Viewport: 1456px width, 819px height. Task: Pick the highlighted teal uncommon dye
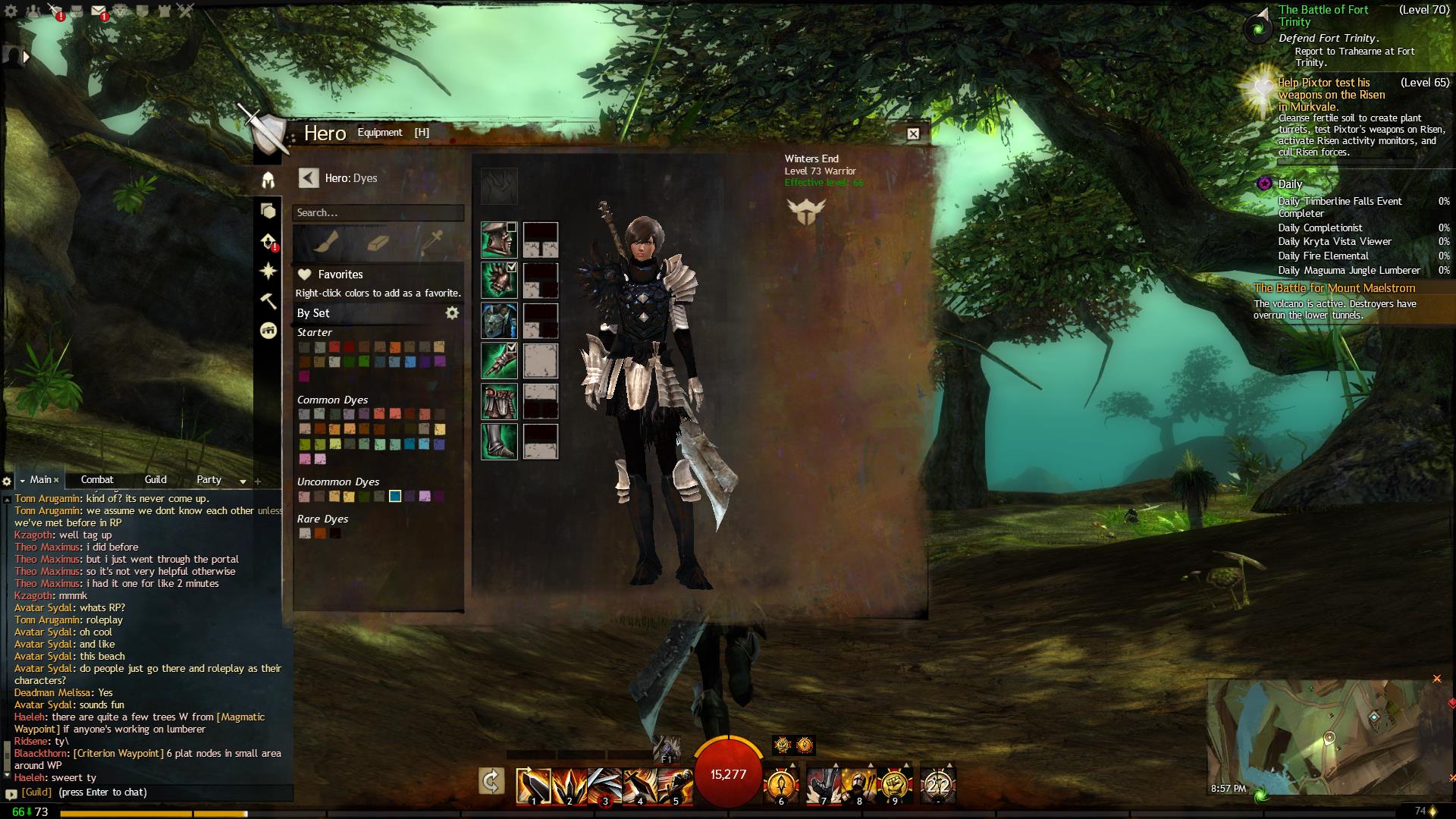pyautogui.click(x=395, y=497)
